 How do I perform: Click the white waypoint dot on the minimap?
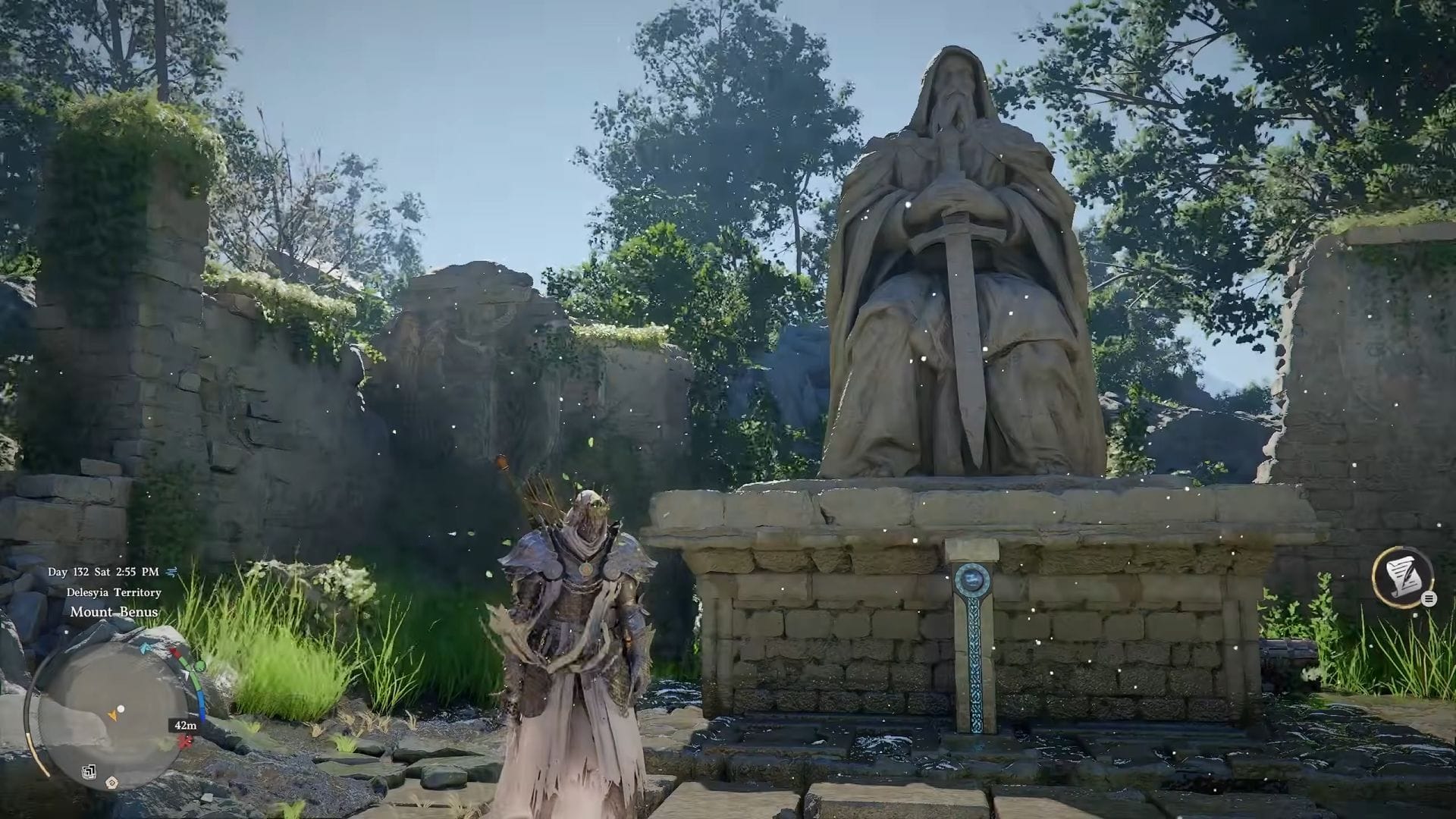click(x=120, y=708)
